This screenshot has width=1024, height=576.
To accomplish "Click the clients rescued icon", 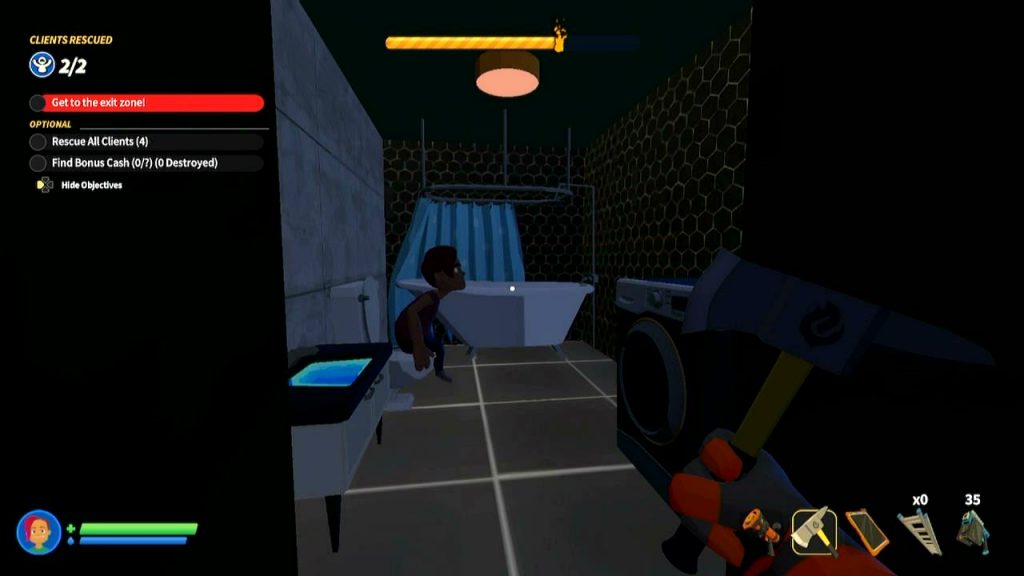I will pos(40,65).
